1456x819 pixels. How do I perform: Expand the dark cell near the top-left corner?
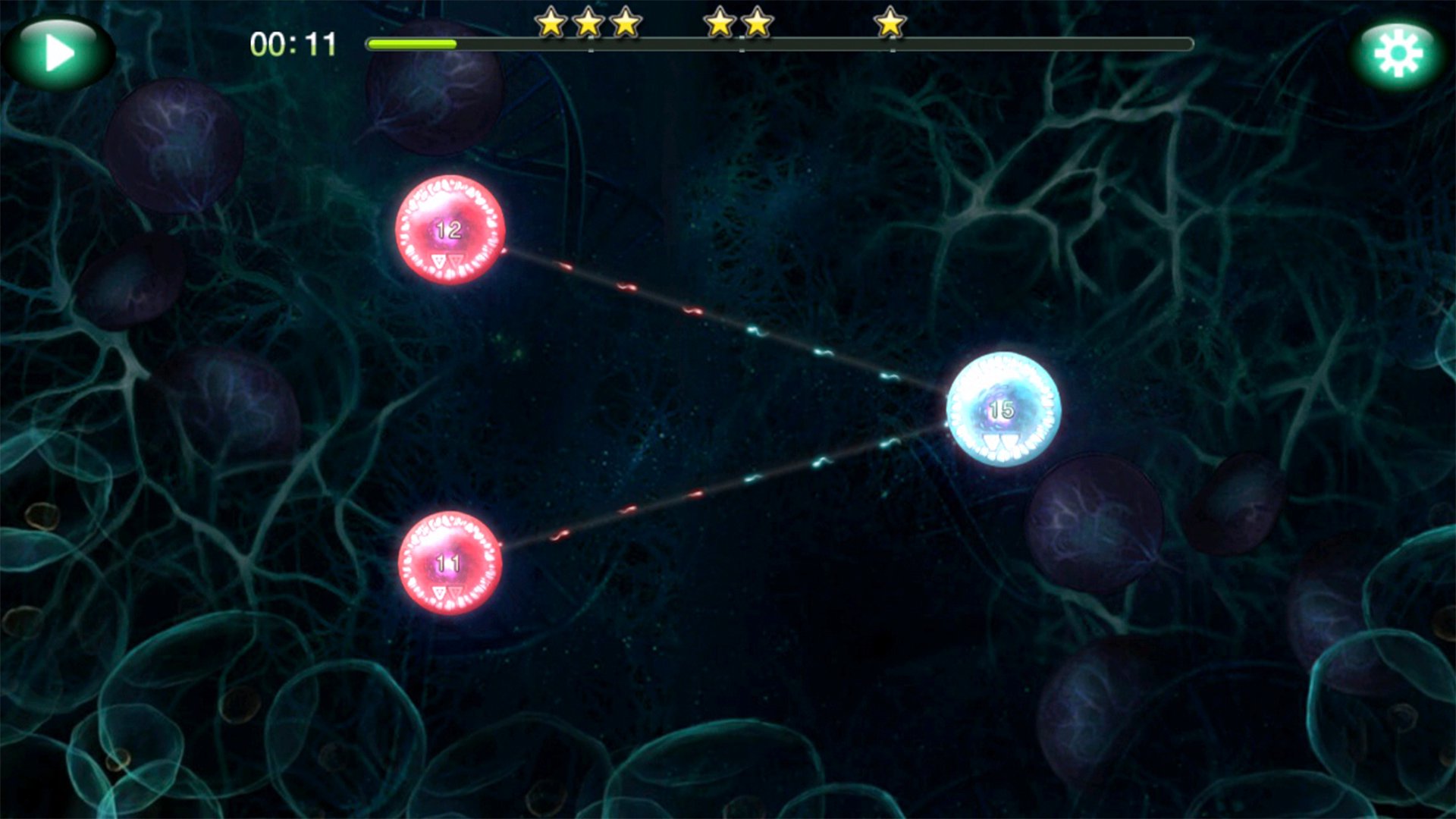[174, 144]
